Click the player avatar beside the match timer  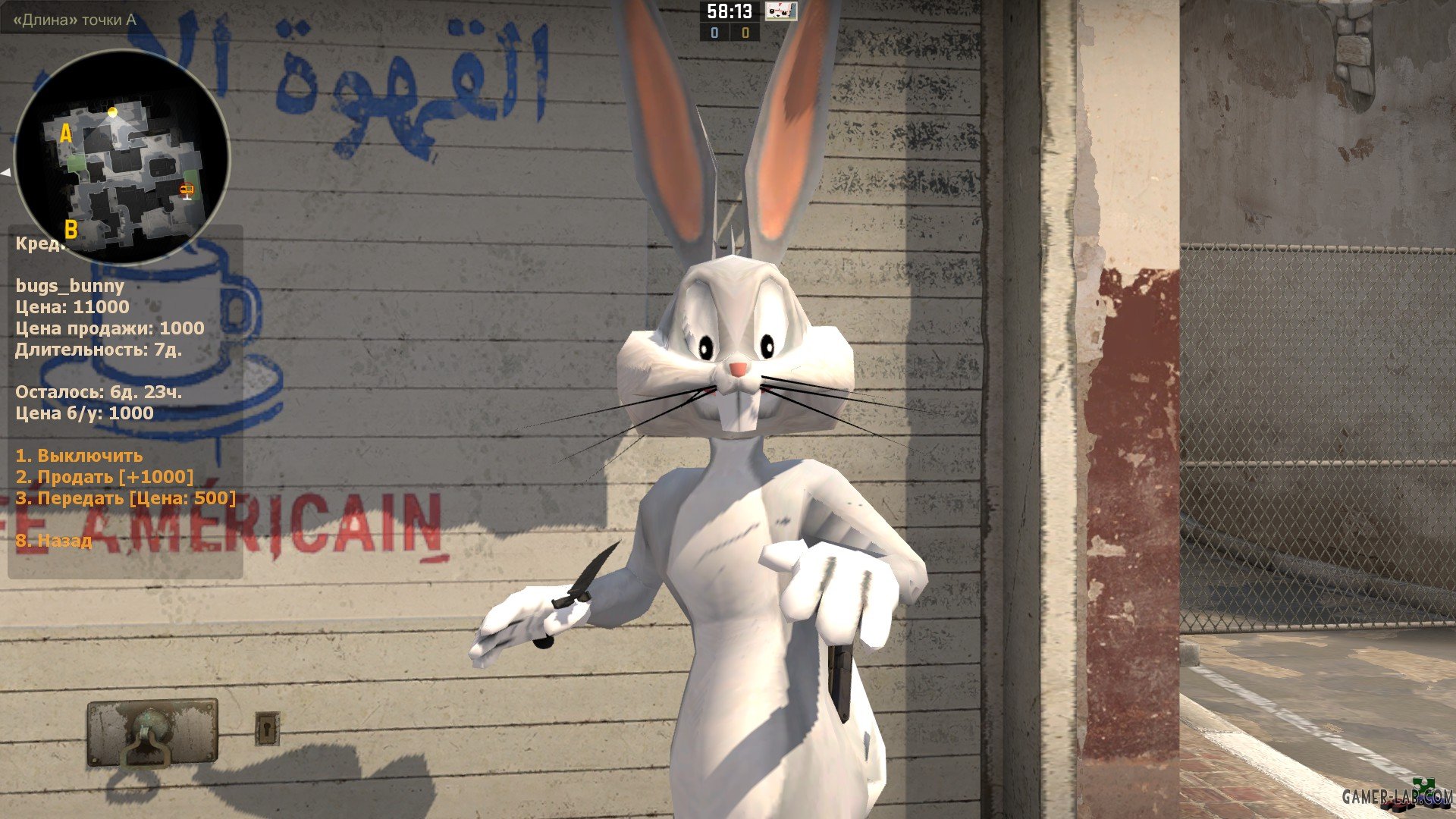781,11
